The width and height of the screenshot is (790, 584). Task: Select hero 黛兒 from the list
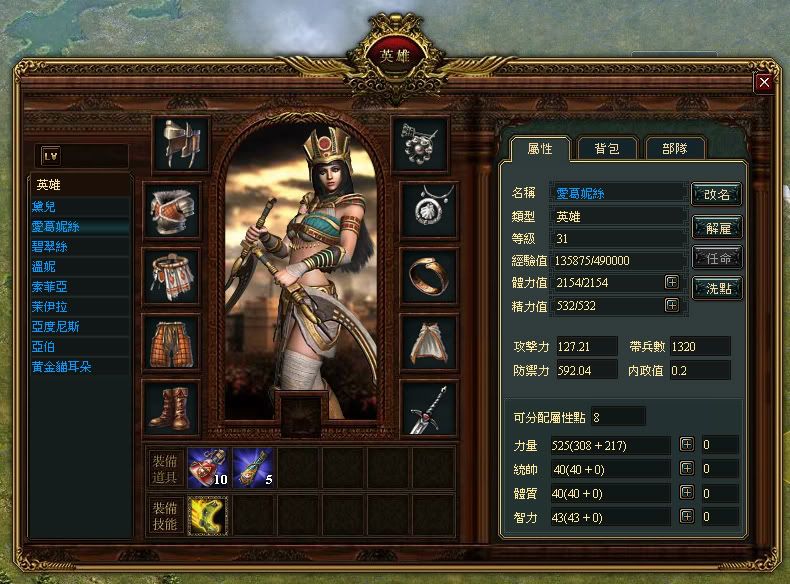[47, 206]
